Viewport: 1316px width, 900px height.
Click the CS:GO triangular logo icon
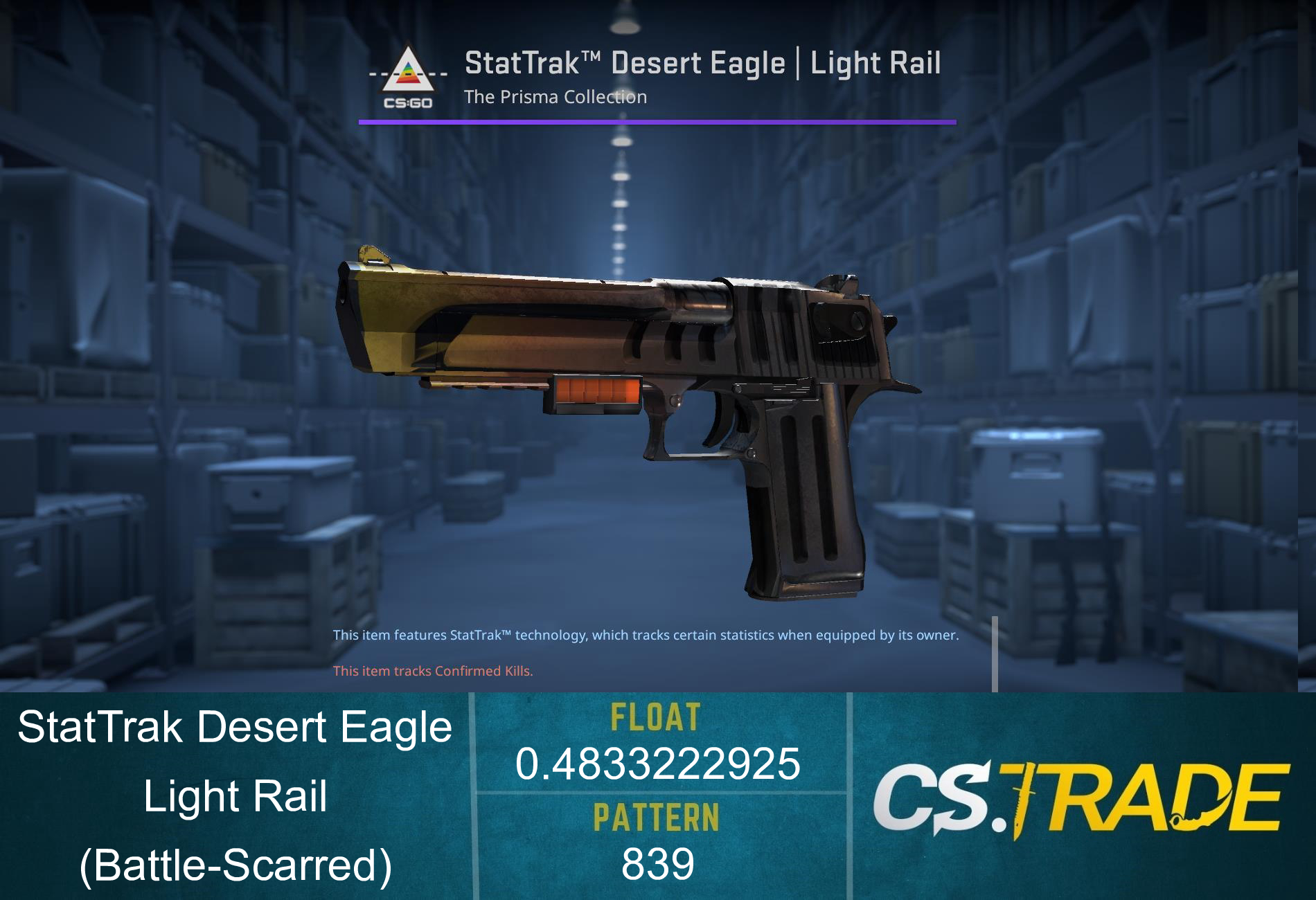tap(409, 76)
